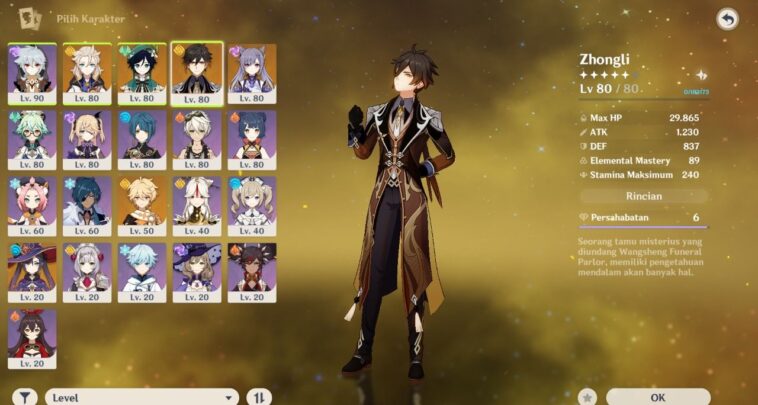Choose the Albedo character portrait
The image size is (758, 405).
[x=87, y=73]
